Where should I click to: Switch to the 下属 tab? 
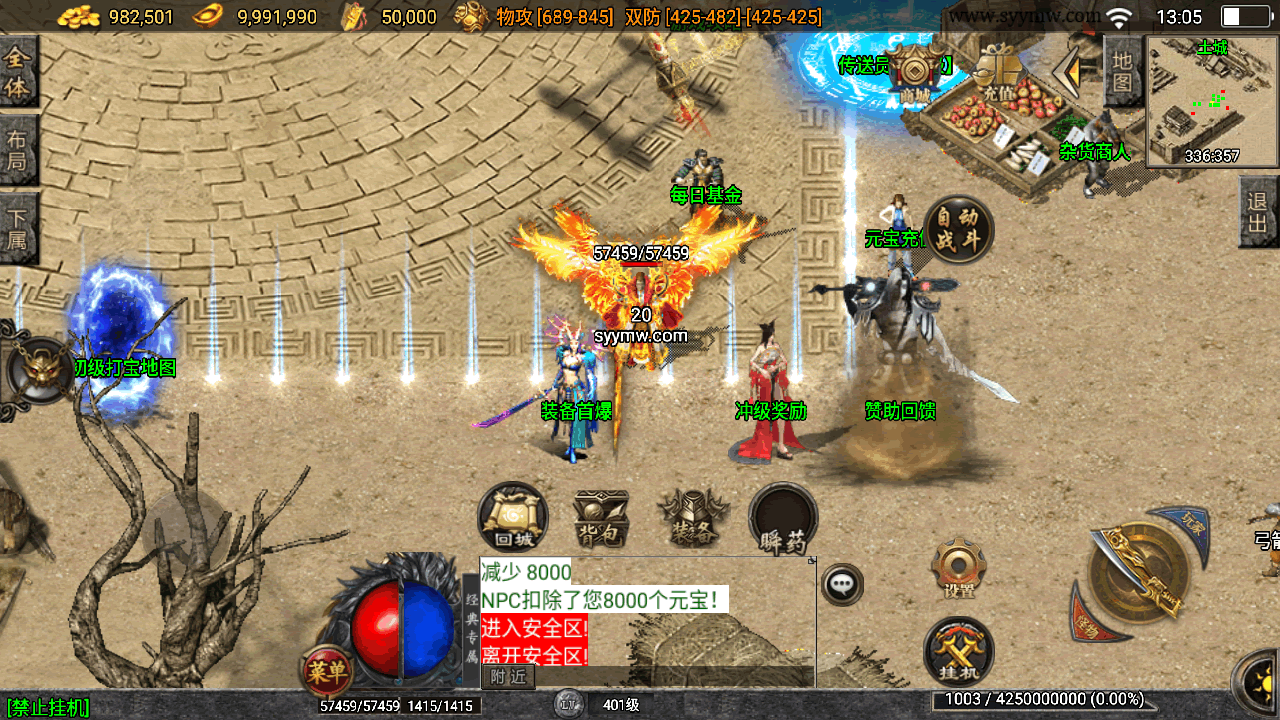18,228
